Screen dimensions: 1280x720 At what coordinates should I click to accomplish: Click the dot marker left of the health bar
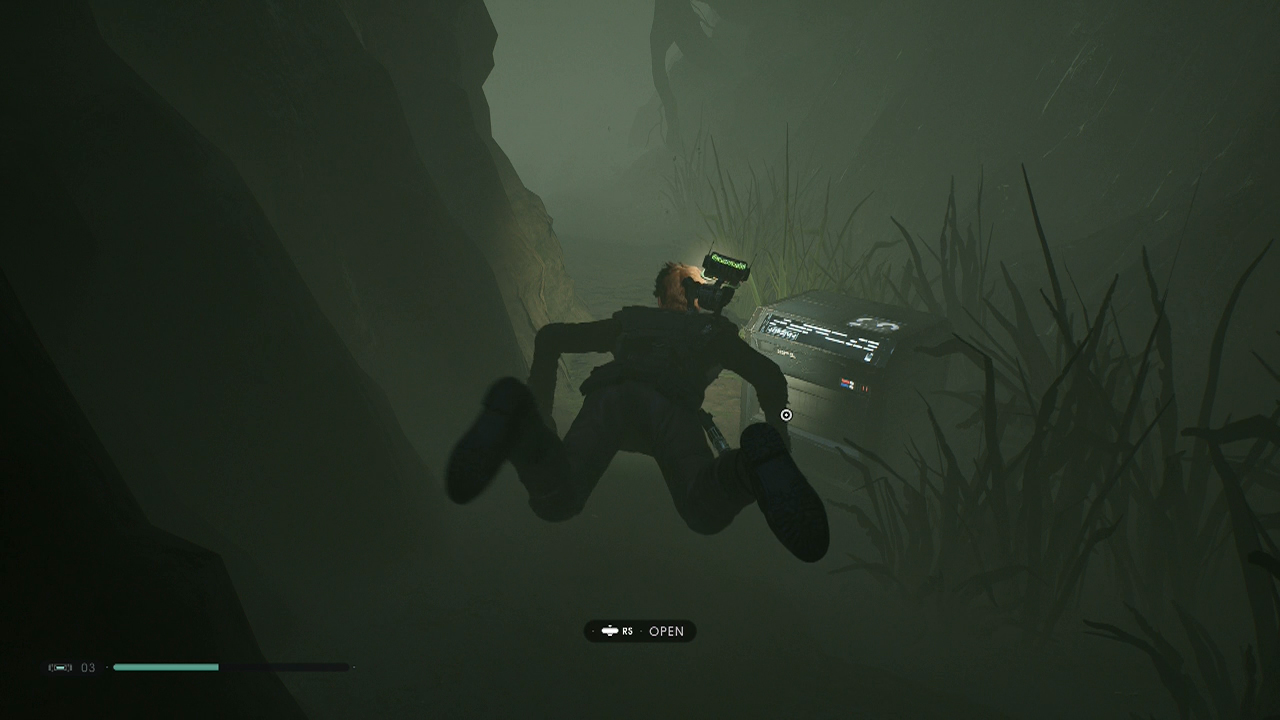(106, 667)
